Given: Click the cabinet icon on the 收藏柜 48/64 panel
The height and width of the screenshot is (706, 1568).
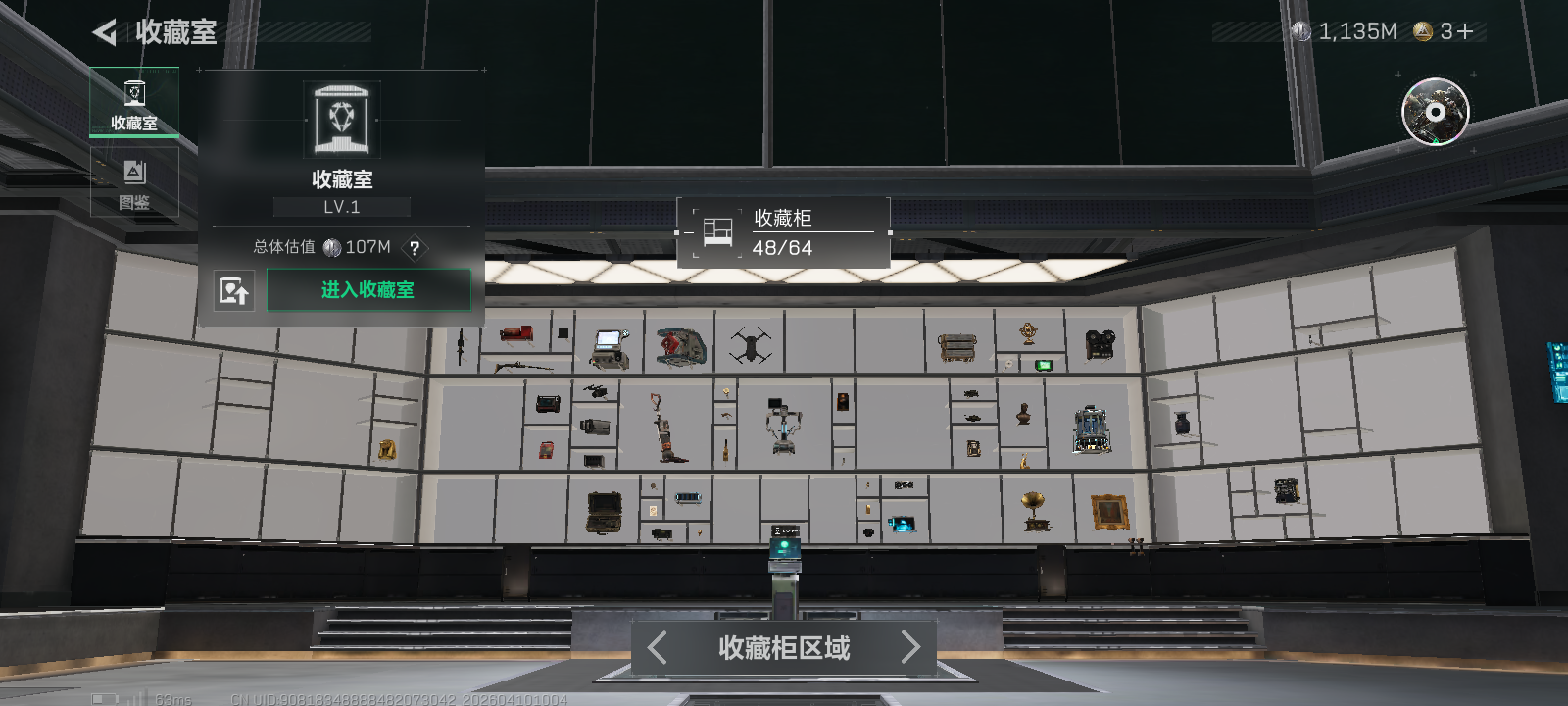Looking at the screenshot, I should (717, 231).
